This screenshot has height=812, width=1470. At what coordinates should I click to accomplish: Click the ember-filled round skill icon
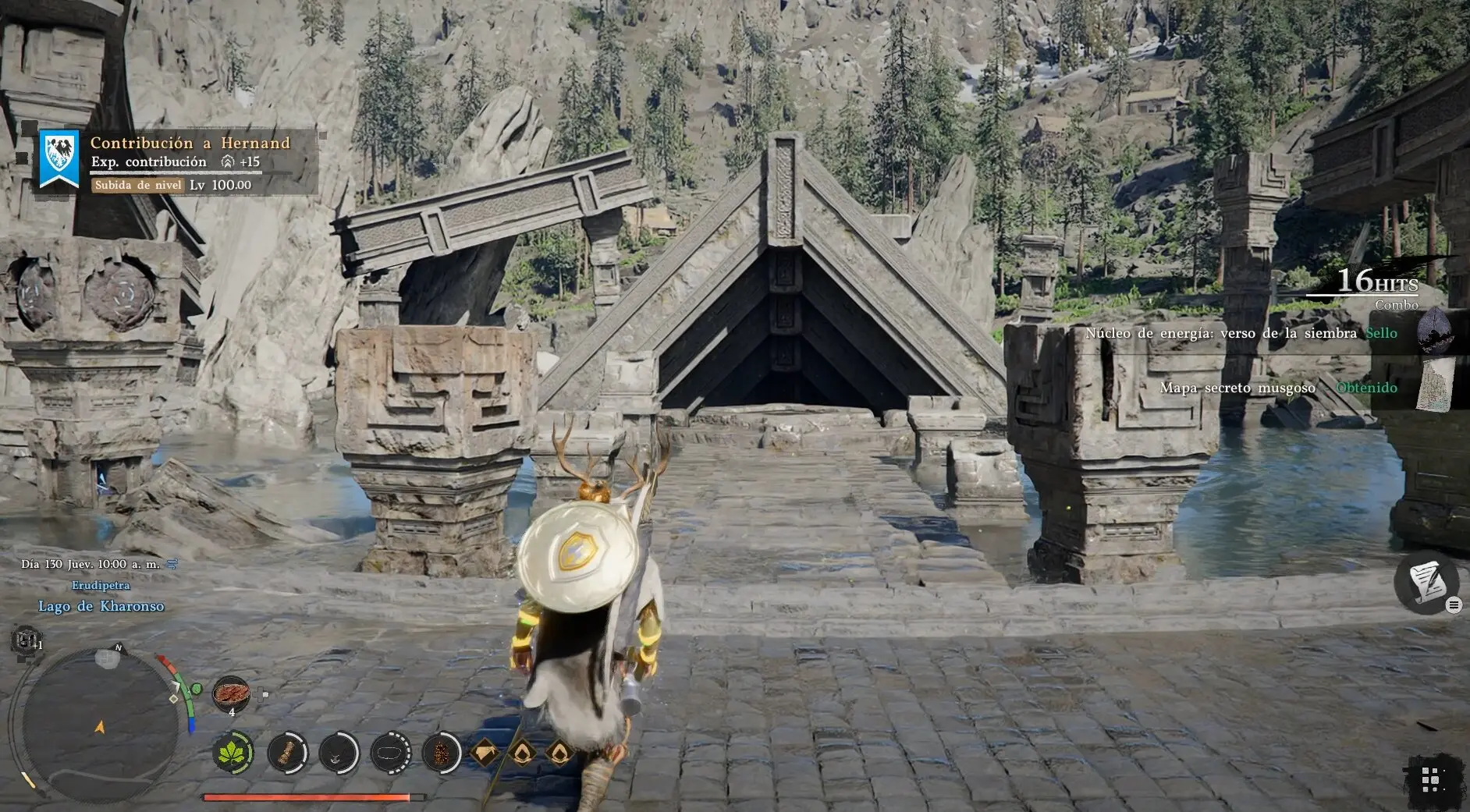coord(441,753)
